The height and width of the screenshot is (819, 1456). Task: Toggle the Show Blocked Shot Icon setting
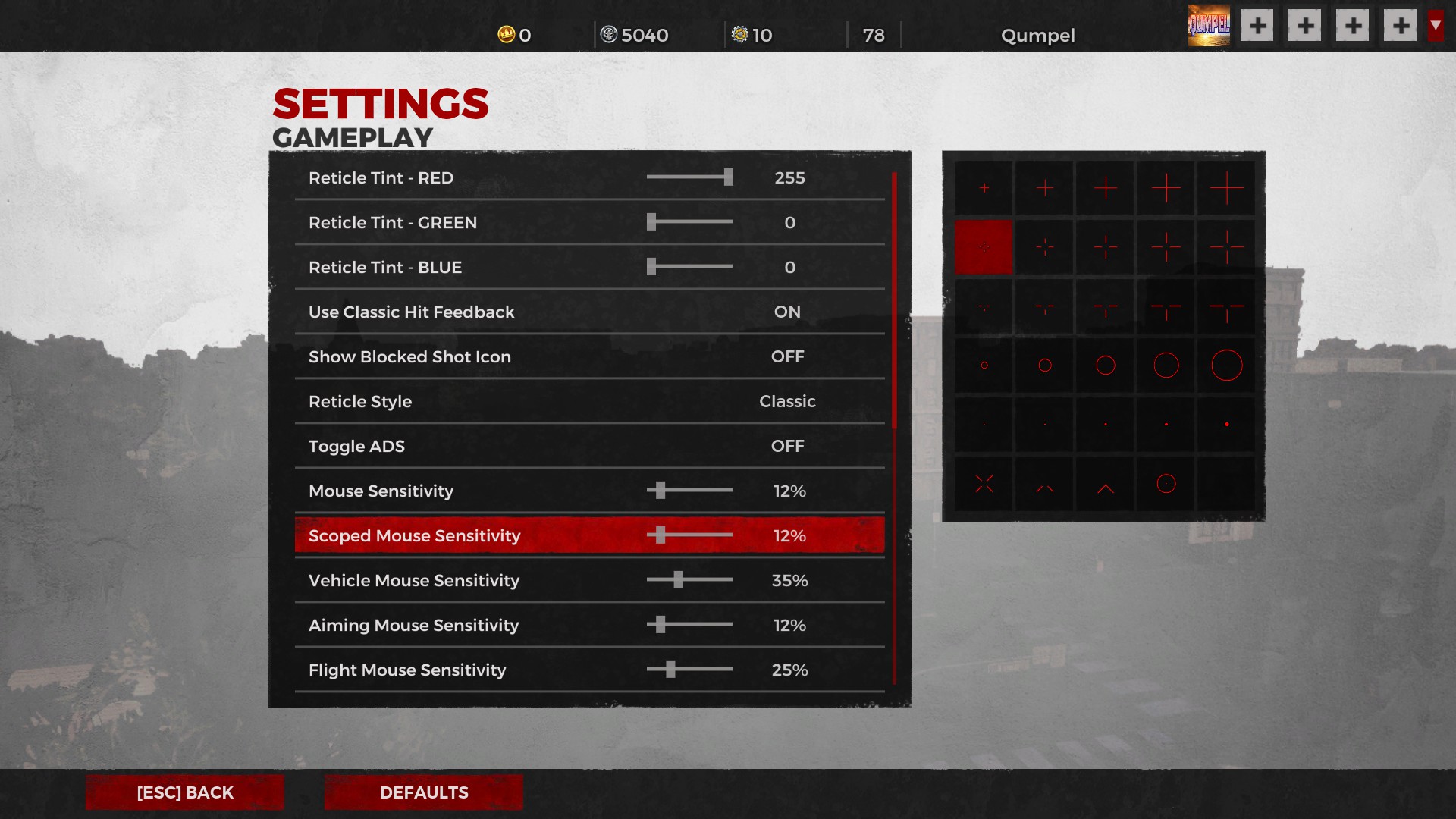[x=786, y=356]
